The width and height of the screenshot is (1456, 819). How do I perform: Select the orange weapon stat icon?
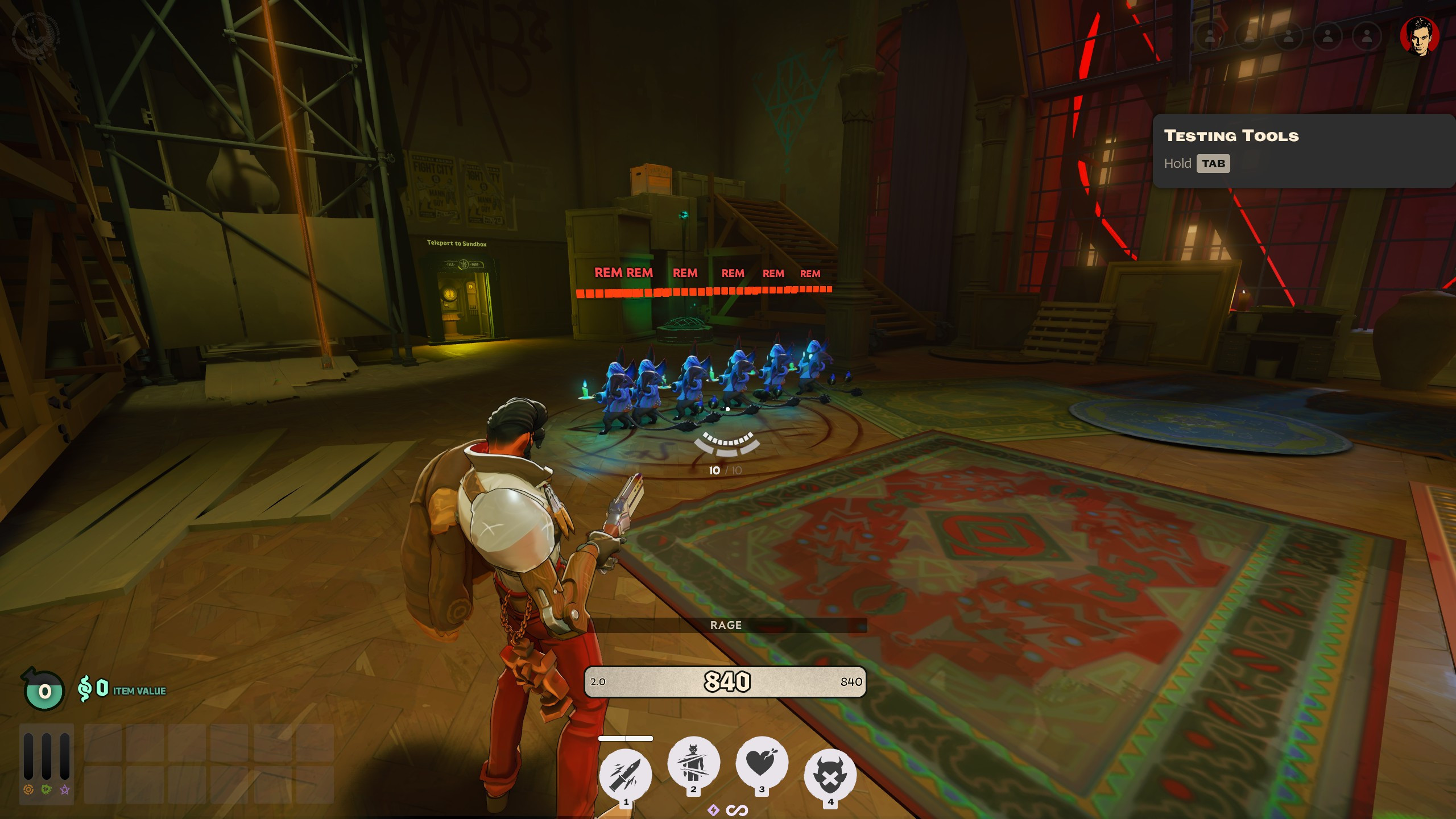click(28, 789)
